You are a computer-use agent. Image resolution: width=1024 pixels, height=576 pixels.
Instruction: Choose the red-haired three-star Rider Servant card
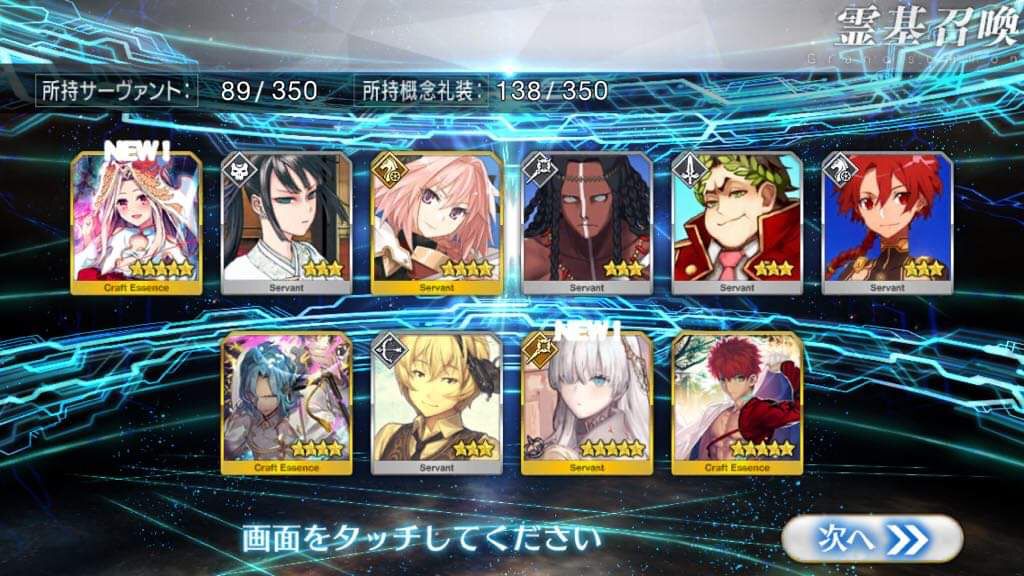887,223
